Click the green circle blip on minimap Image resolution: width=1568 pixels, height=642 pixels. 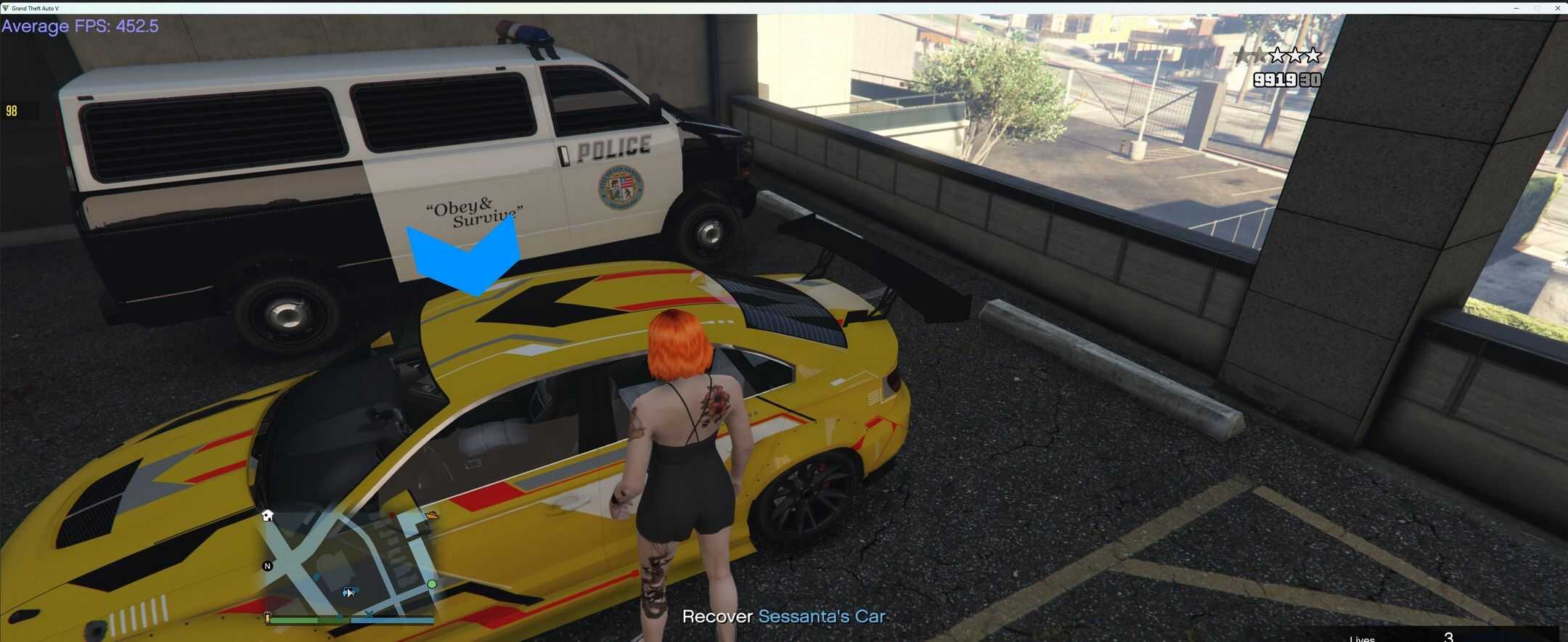(x=432, y=584)
